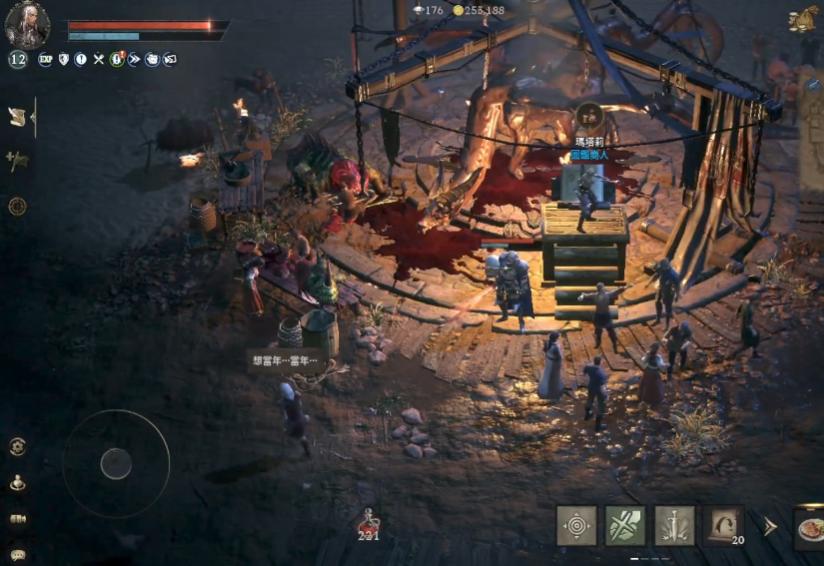Viewport: 824px width, 566px height.
Task: Tap the EXP buff icon
Action: (x=45, y=60)
